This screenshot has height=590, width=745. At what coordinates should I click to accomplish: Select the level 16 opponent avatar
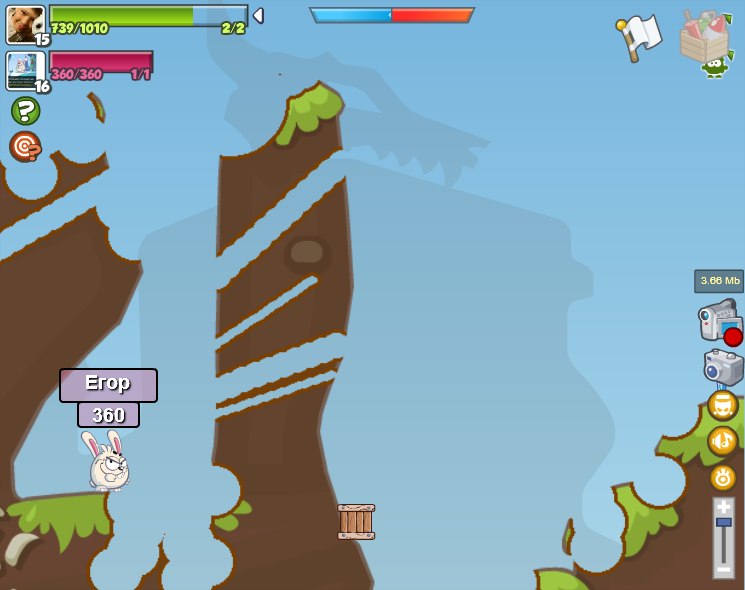point(25,71)
